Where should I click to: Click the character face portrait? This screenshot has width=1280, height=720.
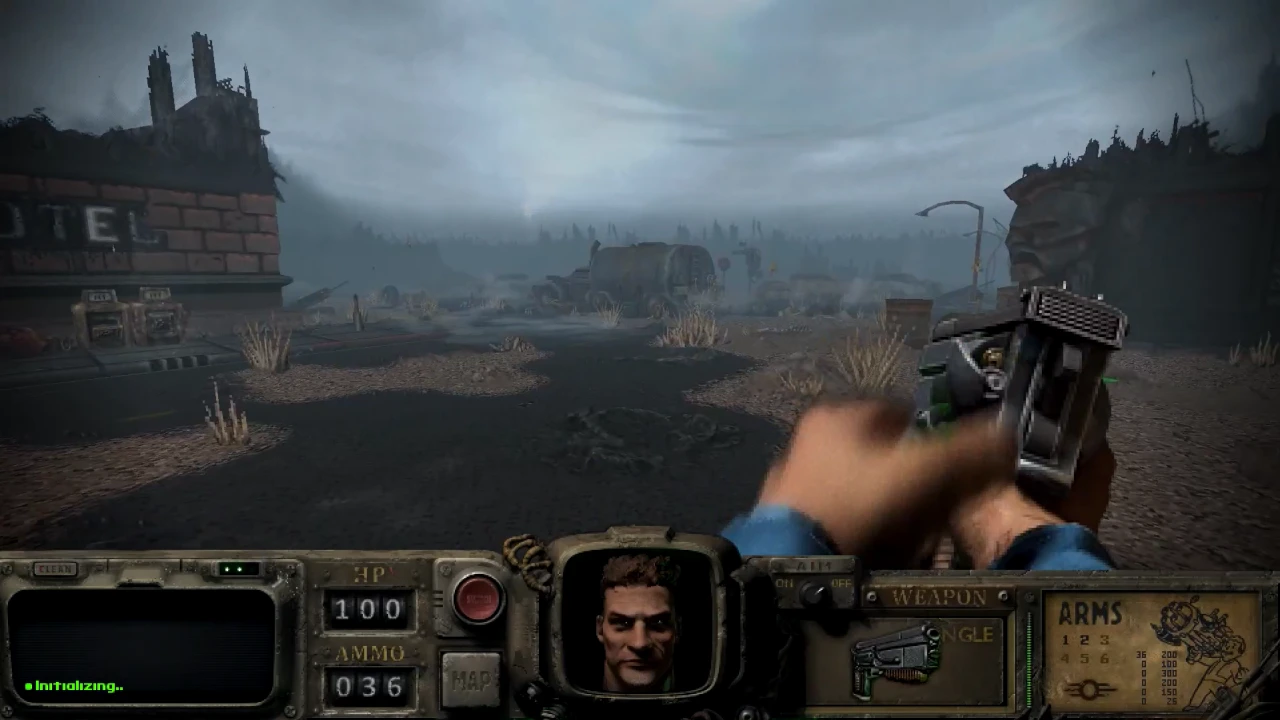coord(640,620)
